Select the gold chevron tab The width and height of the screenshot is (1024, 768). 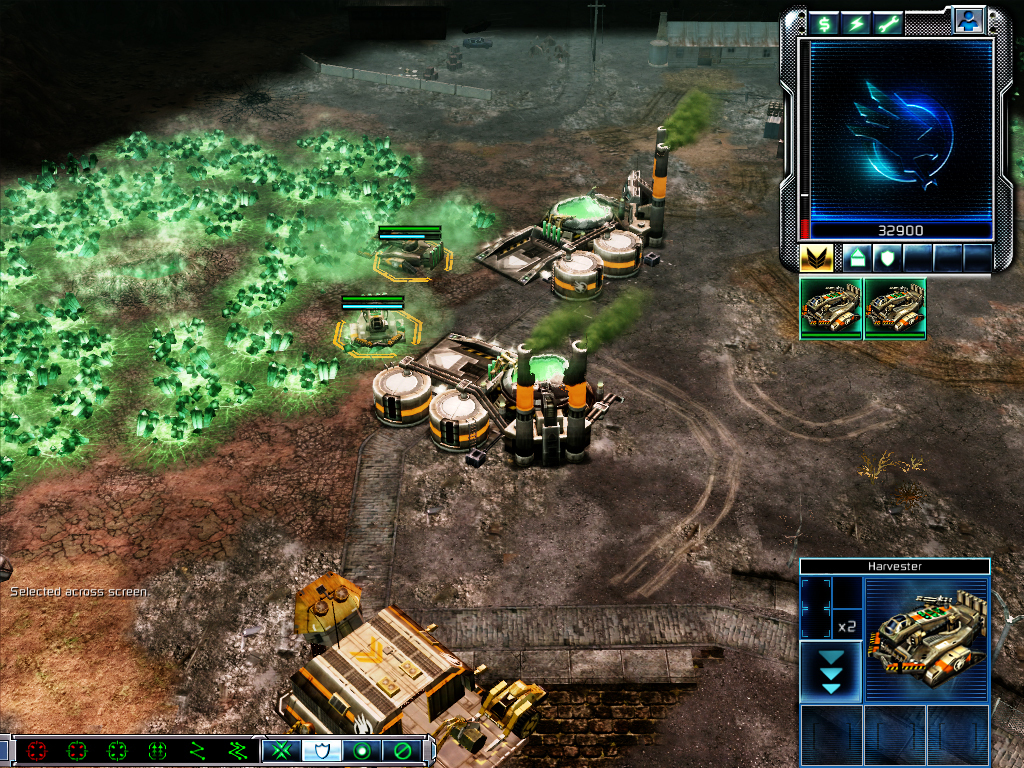(817, 258)
